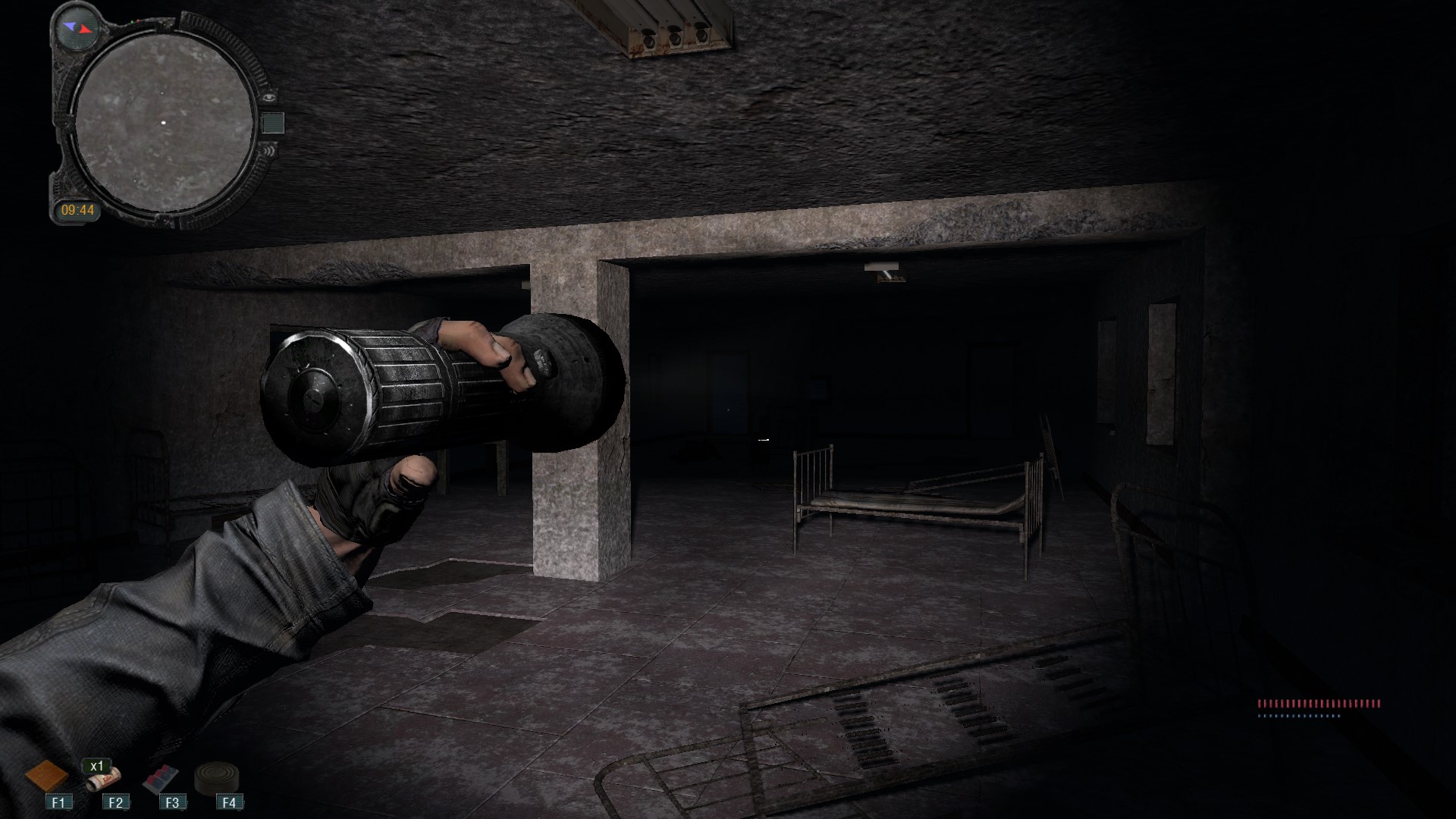Select the compass dial with red and blue arrows

[x=78, y=27]
